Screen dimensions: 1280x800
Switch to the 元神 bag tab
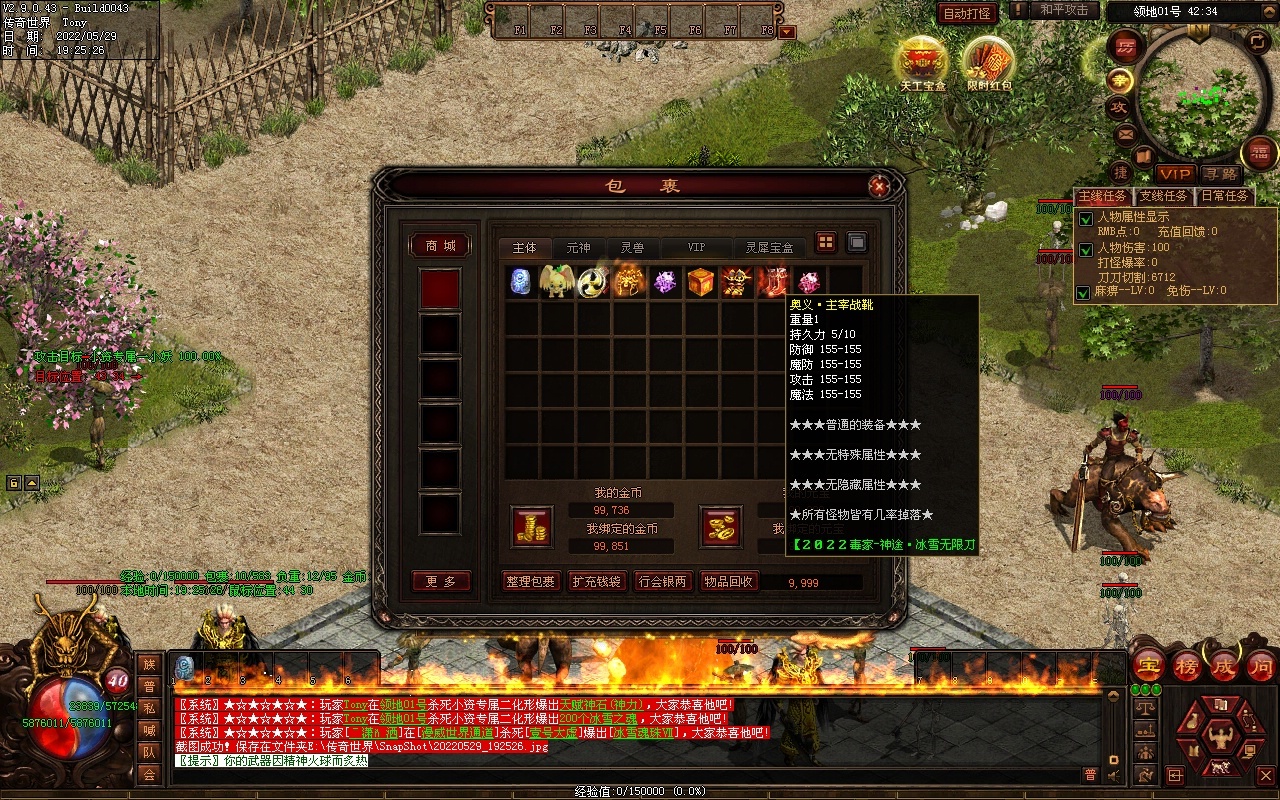pyautogui.click(x=578, y=247)
